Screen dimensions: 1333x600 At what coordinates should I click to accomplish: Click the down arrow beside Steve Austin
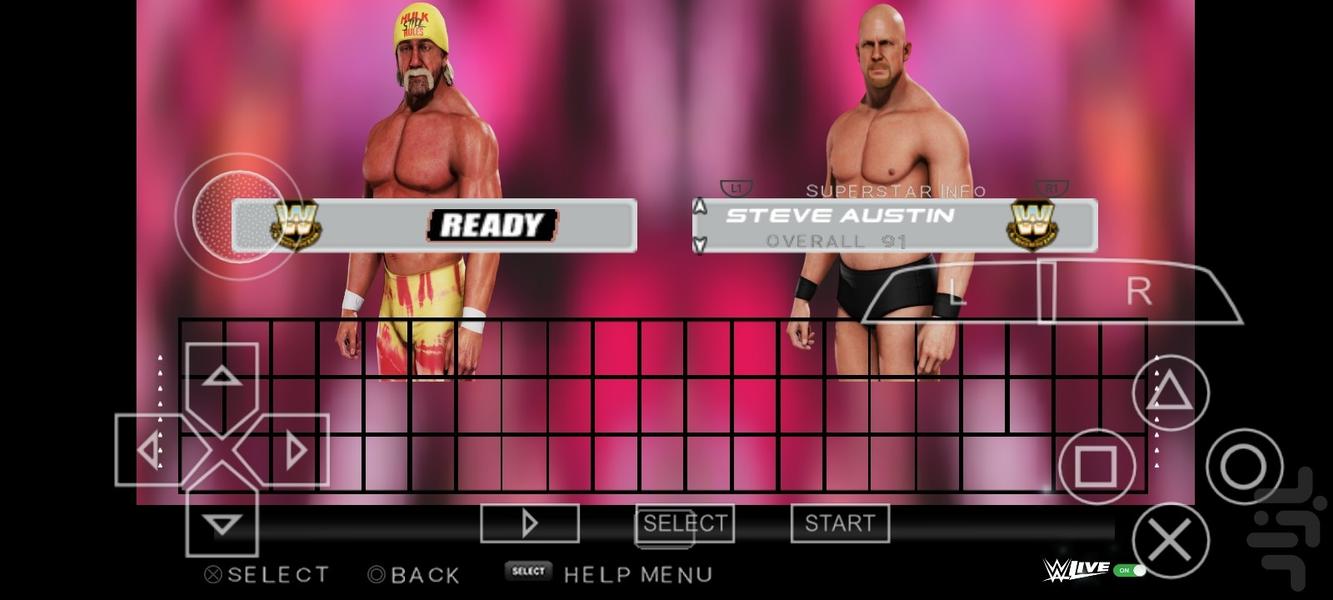[x=700, y=243]
